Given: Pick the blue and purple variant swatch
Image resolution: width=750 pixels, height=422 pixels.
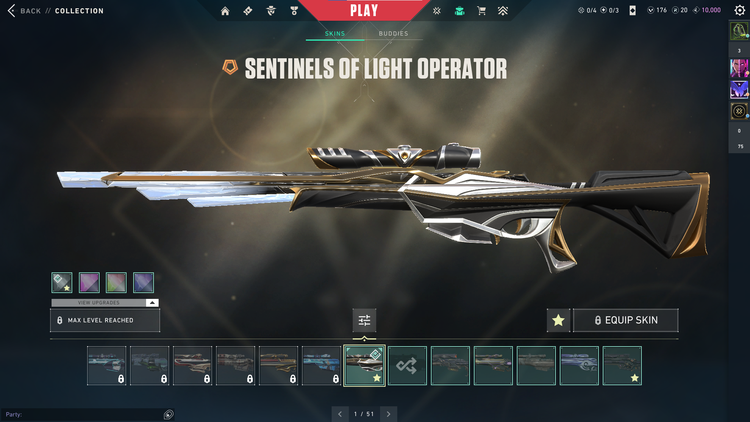Looking at the screenshot, I should (x=143, y=283).
